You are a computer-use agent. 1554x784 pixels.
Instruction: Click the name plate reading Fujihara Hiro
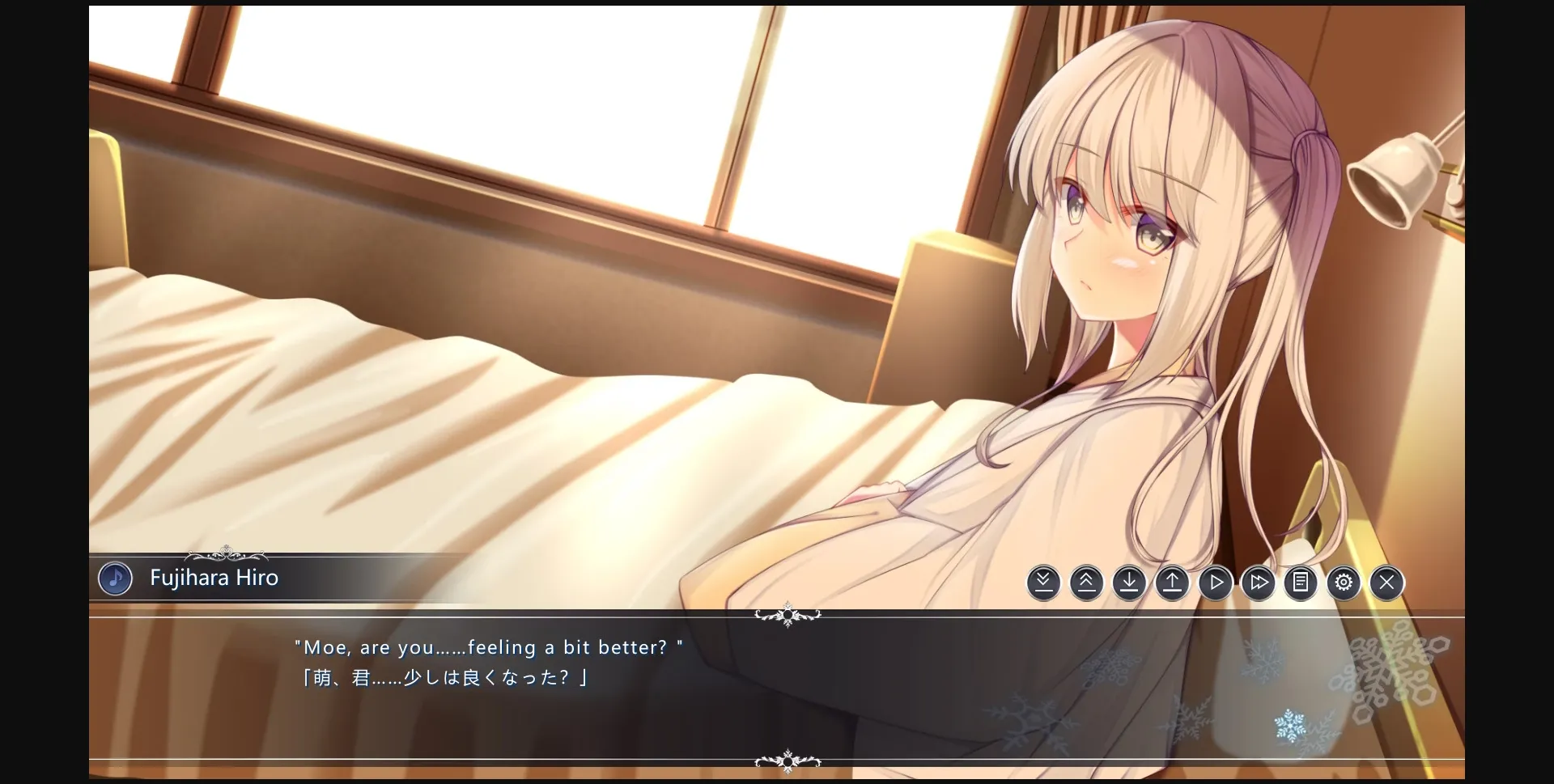pos(213,577)
